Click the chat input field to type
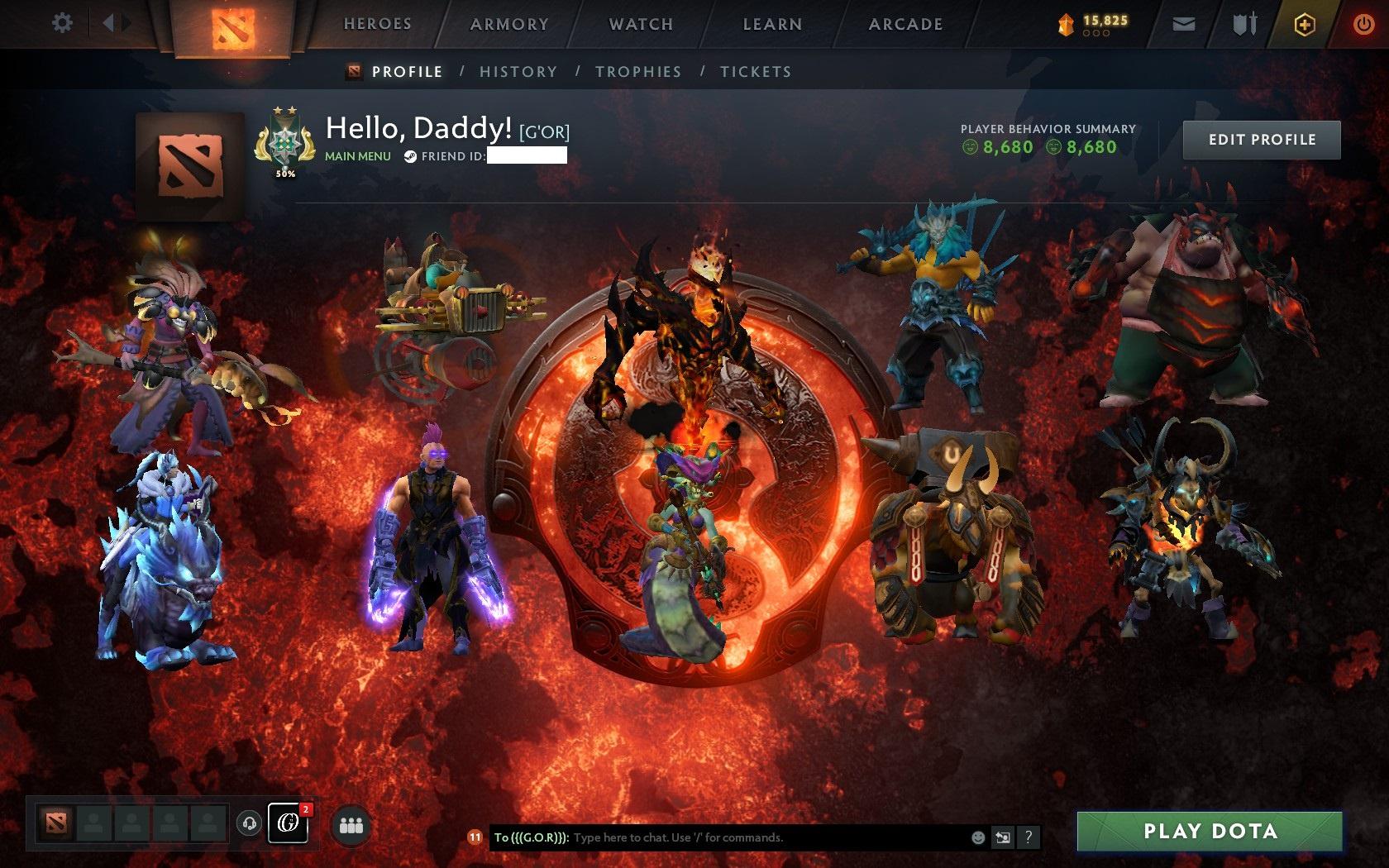The image size is (1389, 868). tap(744, 837)
